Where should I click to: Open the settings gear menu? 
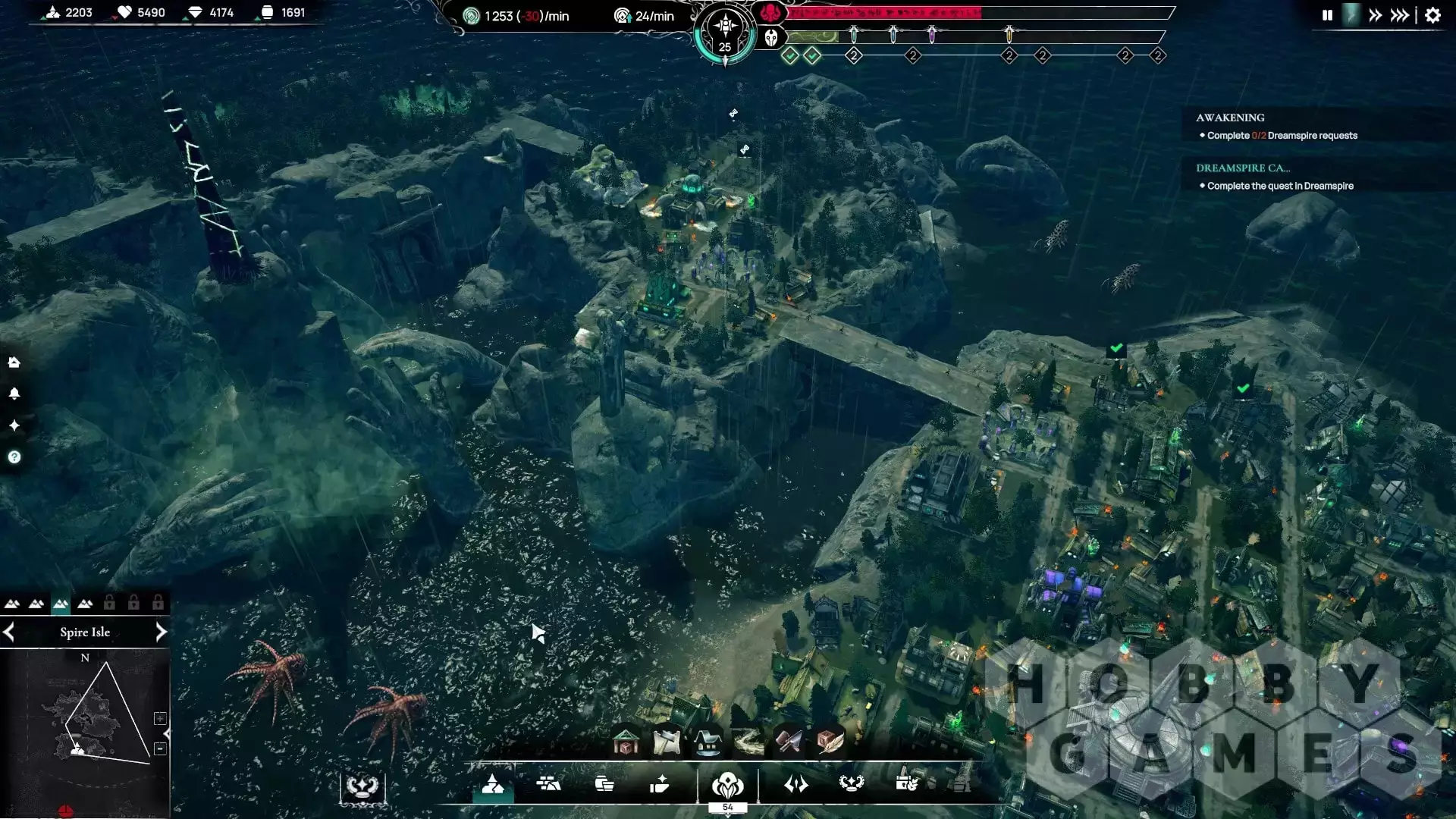[x=1432, y=15]
